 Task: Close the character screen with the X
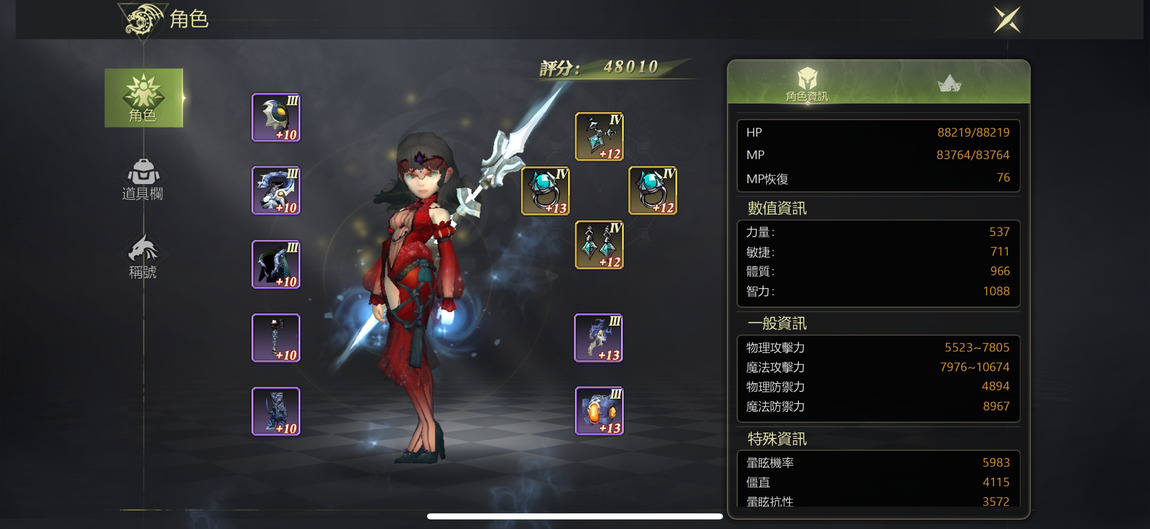(1006, 19)
